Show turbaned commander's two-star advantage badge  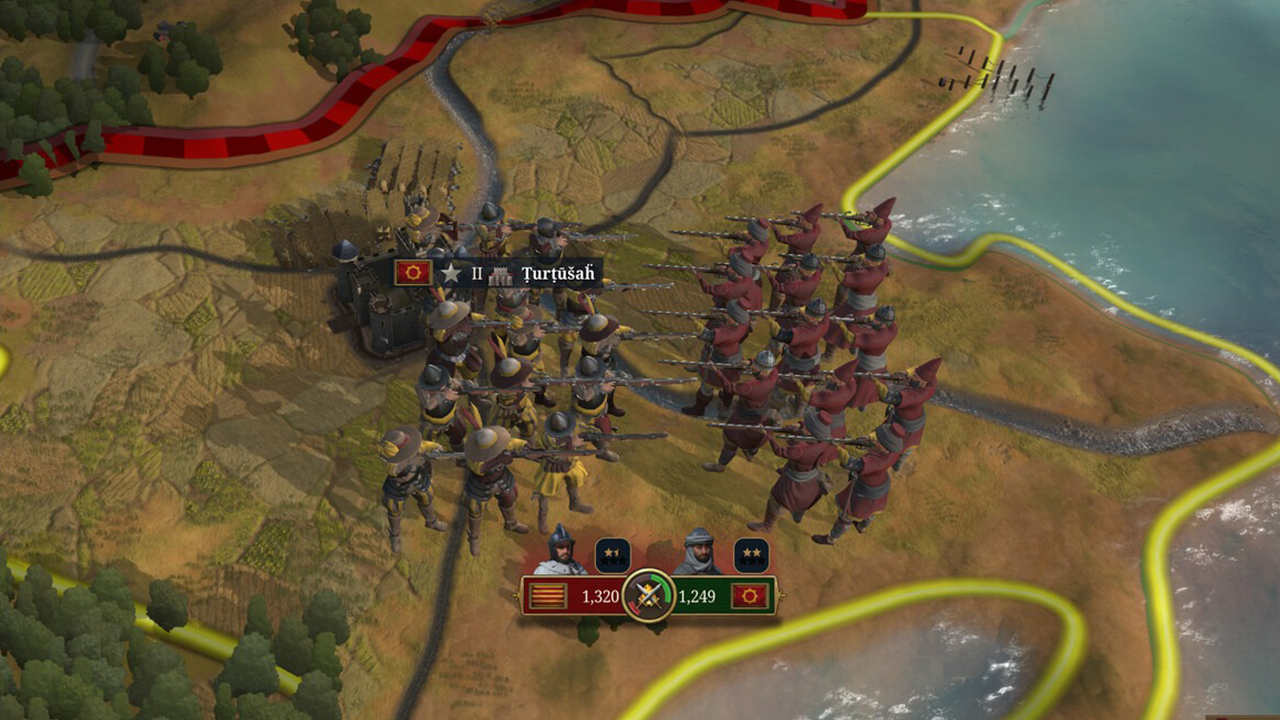pyautogui.click(x=751, y=556)
